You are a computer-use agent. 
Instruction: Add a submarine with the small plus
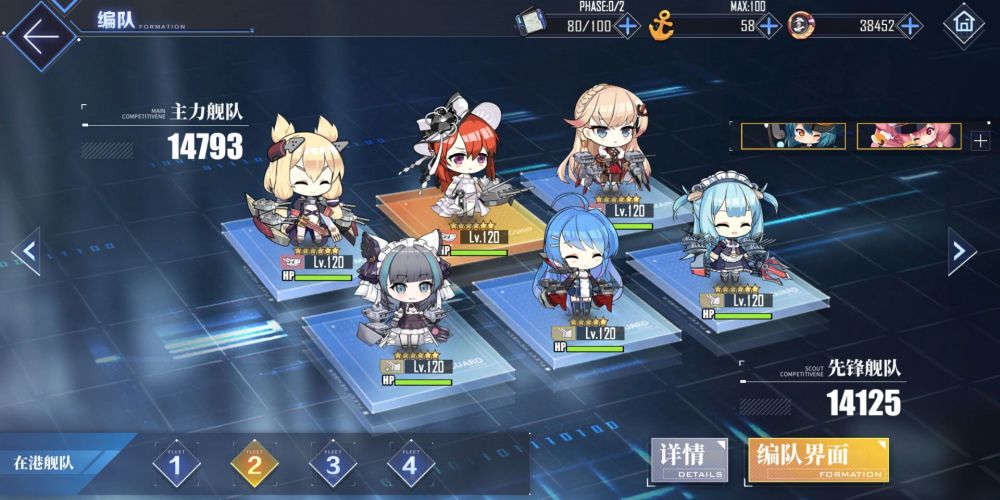pos(980,141)
